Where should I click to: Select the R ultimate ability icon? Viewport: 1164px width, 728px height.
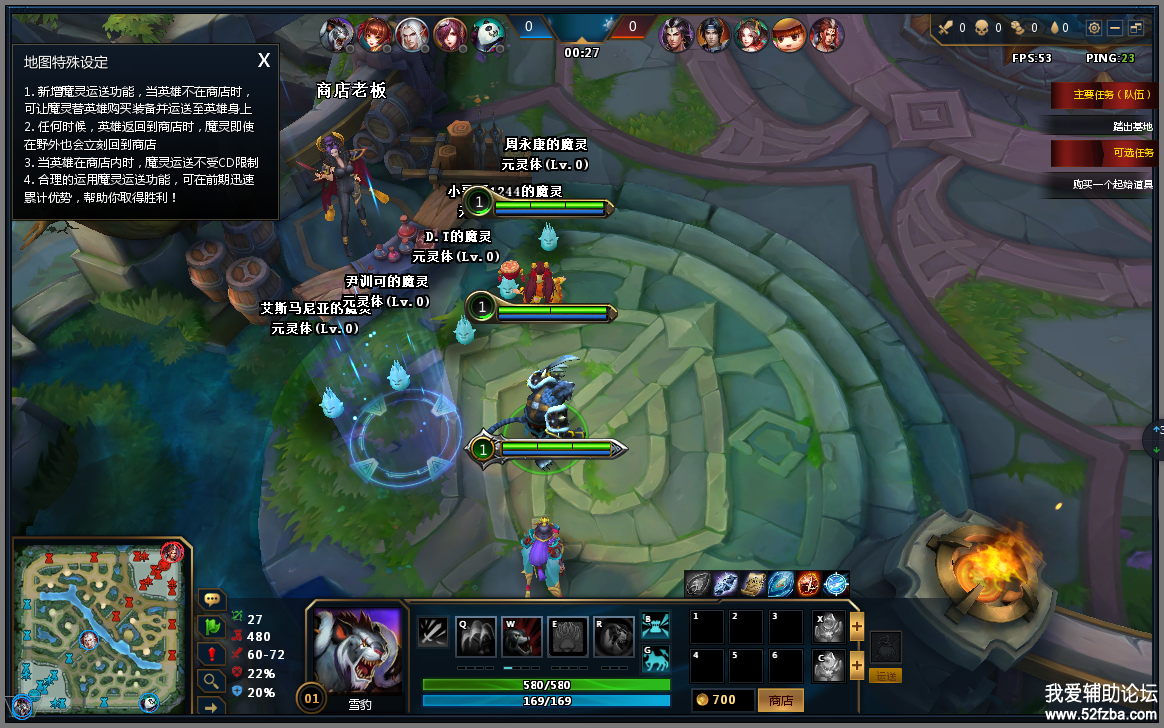(614, 636)
